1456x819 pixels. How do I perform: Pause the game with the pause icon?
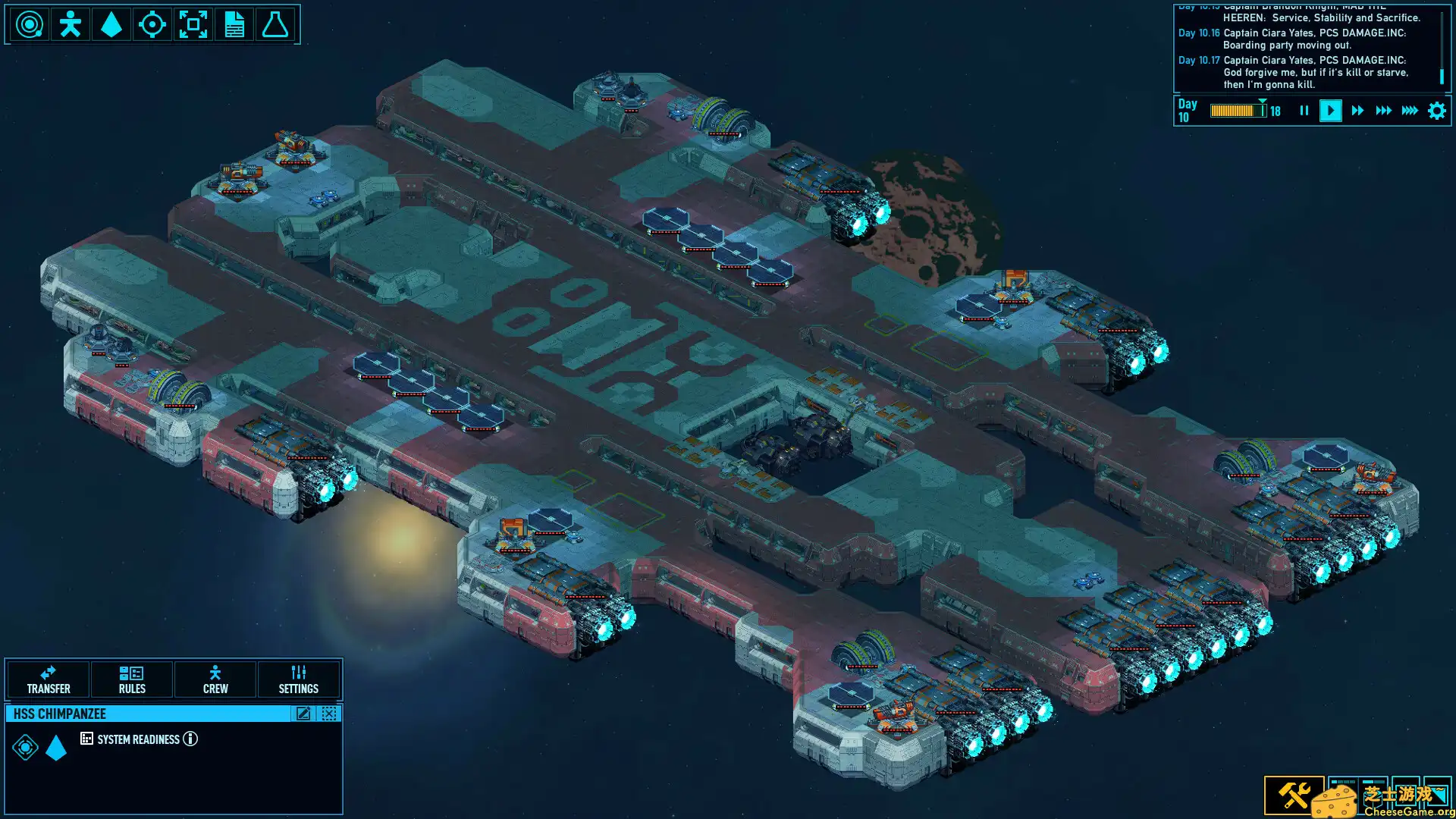[1304, 111]
